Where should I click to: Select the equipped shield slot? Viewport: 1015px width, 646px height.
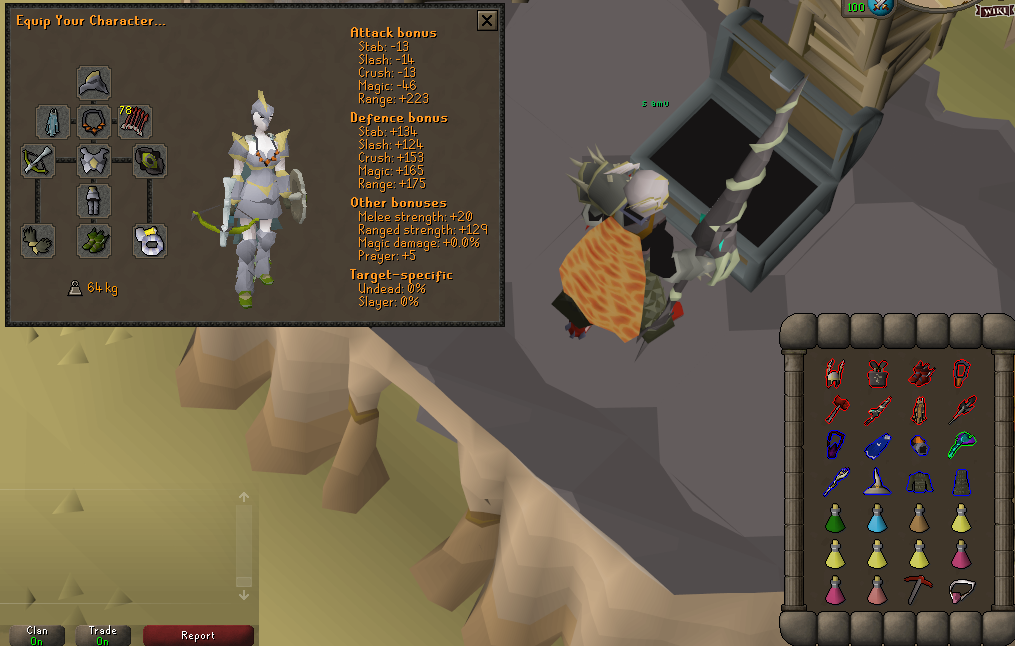pyautogui.click(x=150, y=161)
